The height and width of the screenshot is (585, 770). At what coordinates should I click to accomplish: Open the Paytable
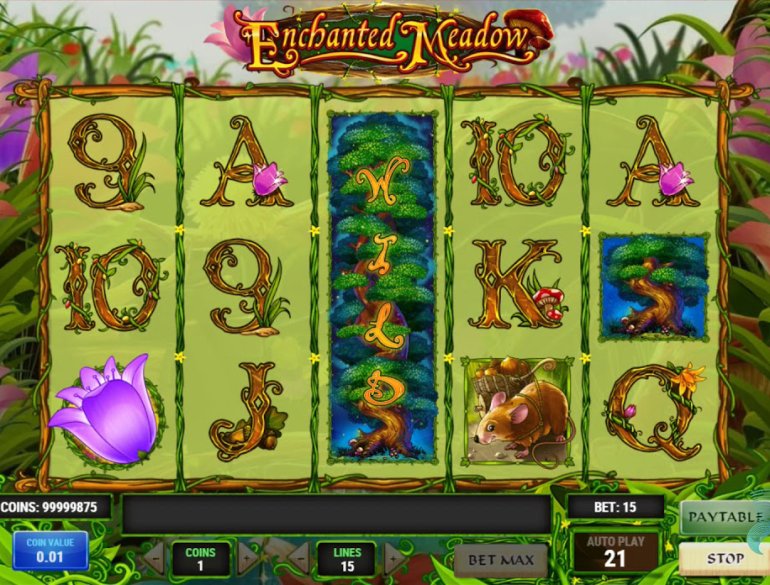click(724, 516)
